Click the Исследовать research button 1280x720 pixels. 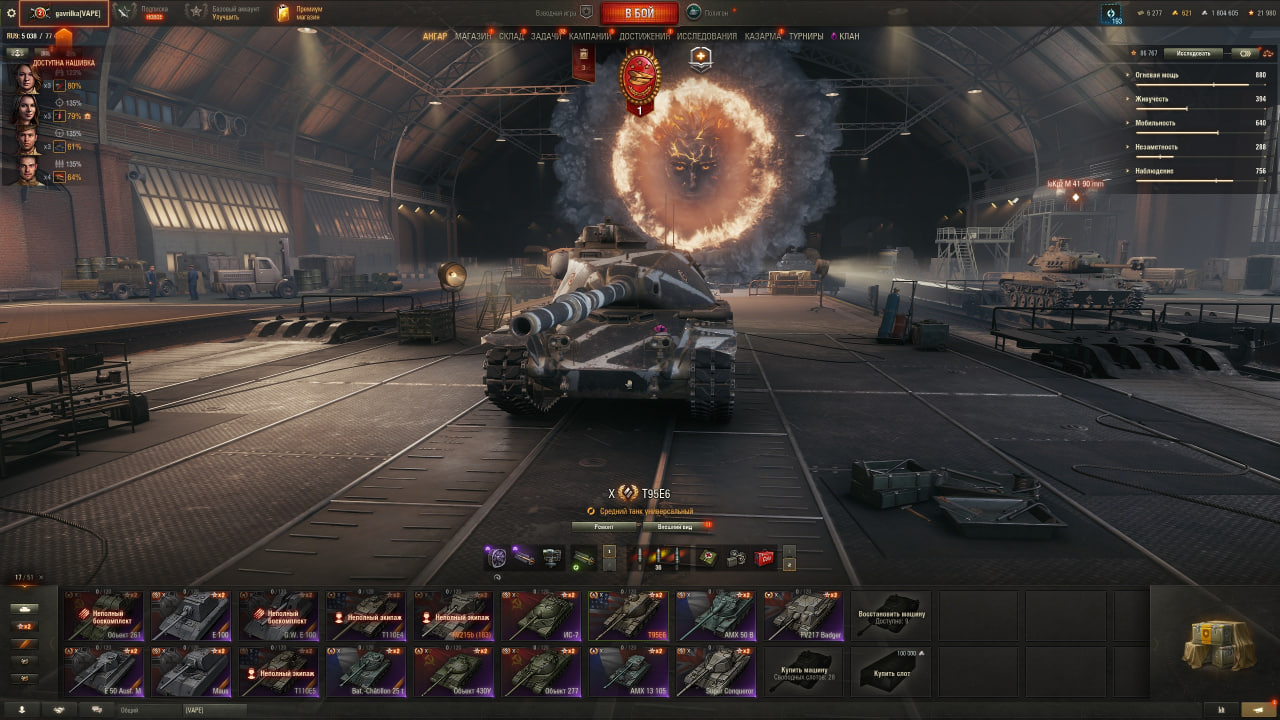point(1193,53)
